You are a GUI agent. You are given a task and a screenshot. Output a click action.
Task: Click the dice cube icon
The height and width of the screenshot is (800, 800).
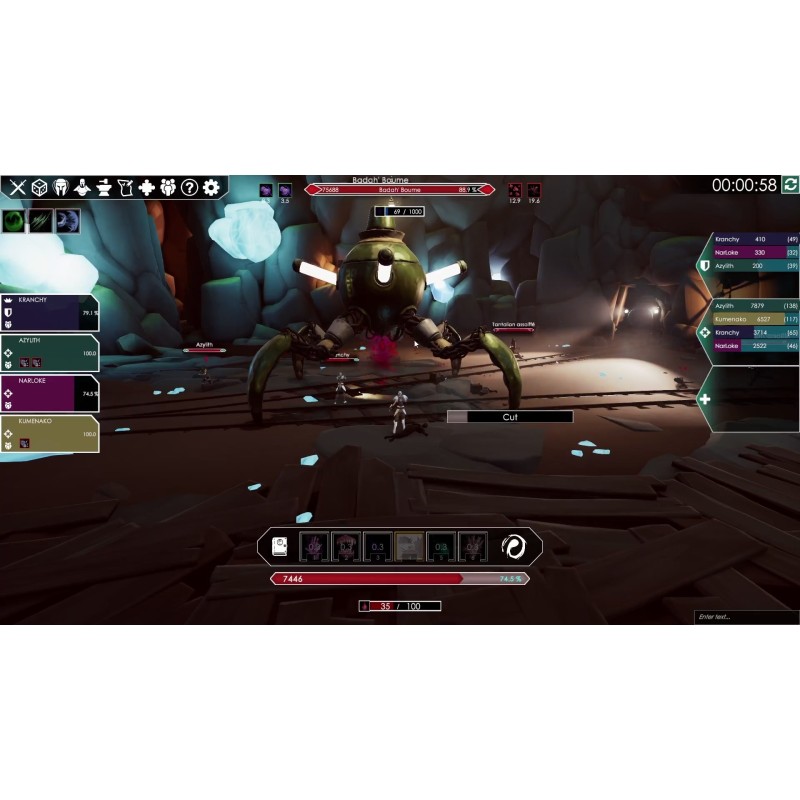pyautogui.click(x=40, y=187)
